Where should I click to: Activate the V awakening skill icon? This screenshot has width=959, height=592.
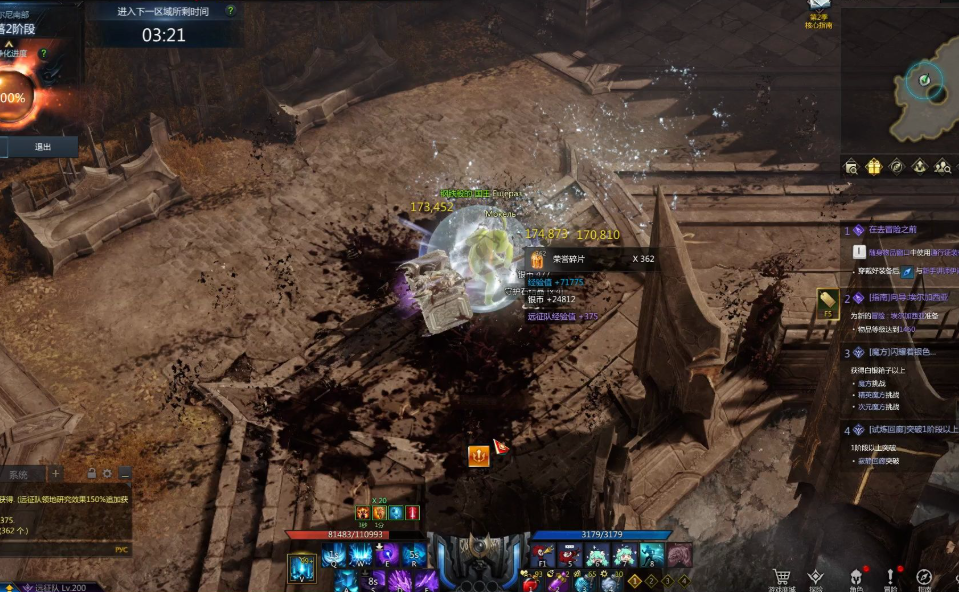pos(301,567)
